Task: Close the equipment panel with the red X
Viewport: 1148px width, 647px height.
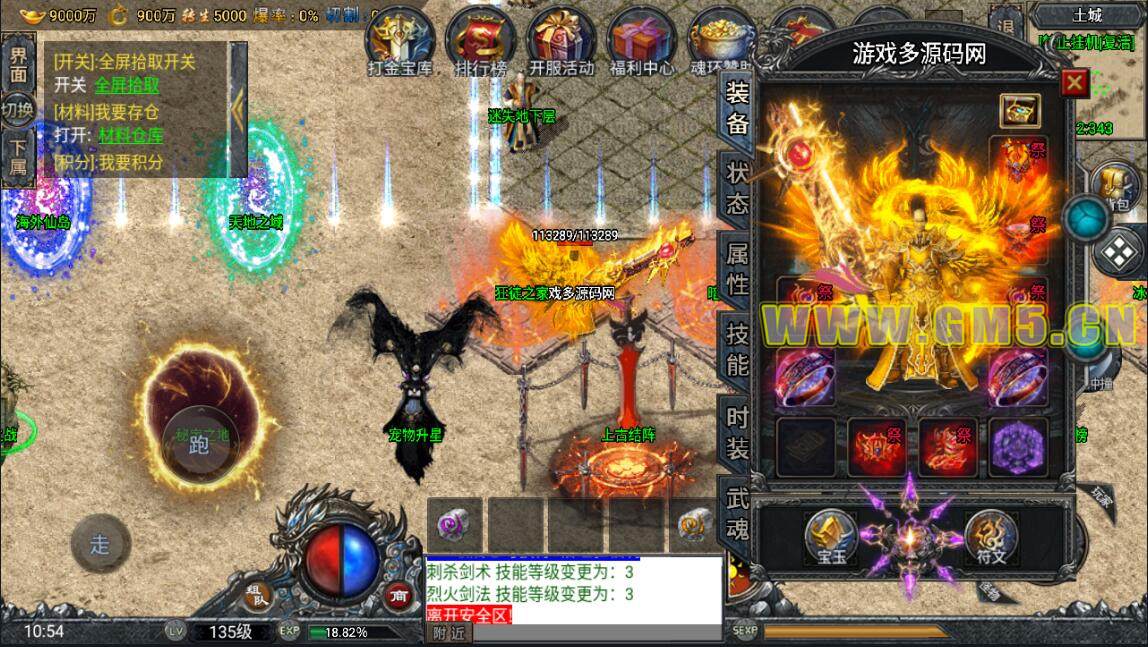Action: tap(1075, 82)
